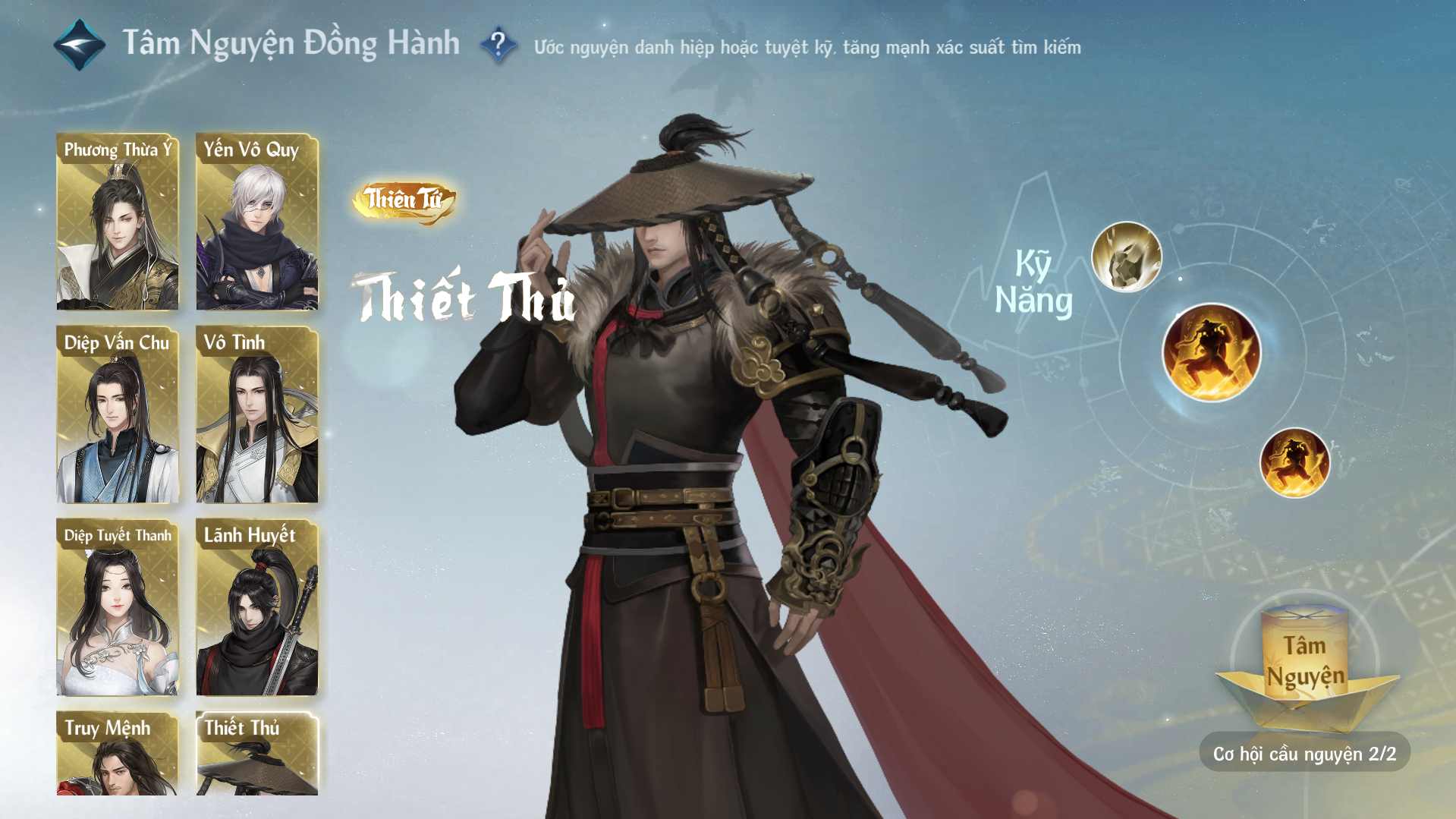The width and height of the screenshot is (1456, 819).
Task: Select the Thiết Thủ hero card
Action: point(257,754)
